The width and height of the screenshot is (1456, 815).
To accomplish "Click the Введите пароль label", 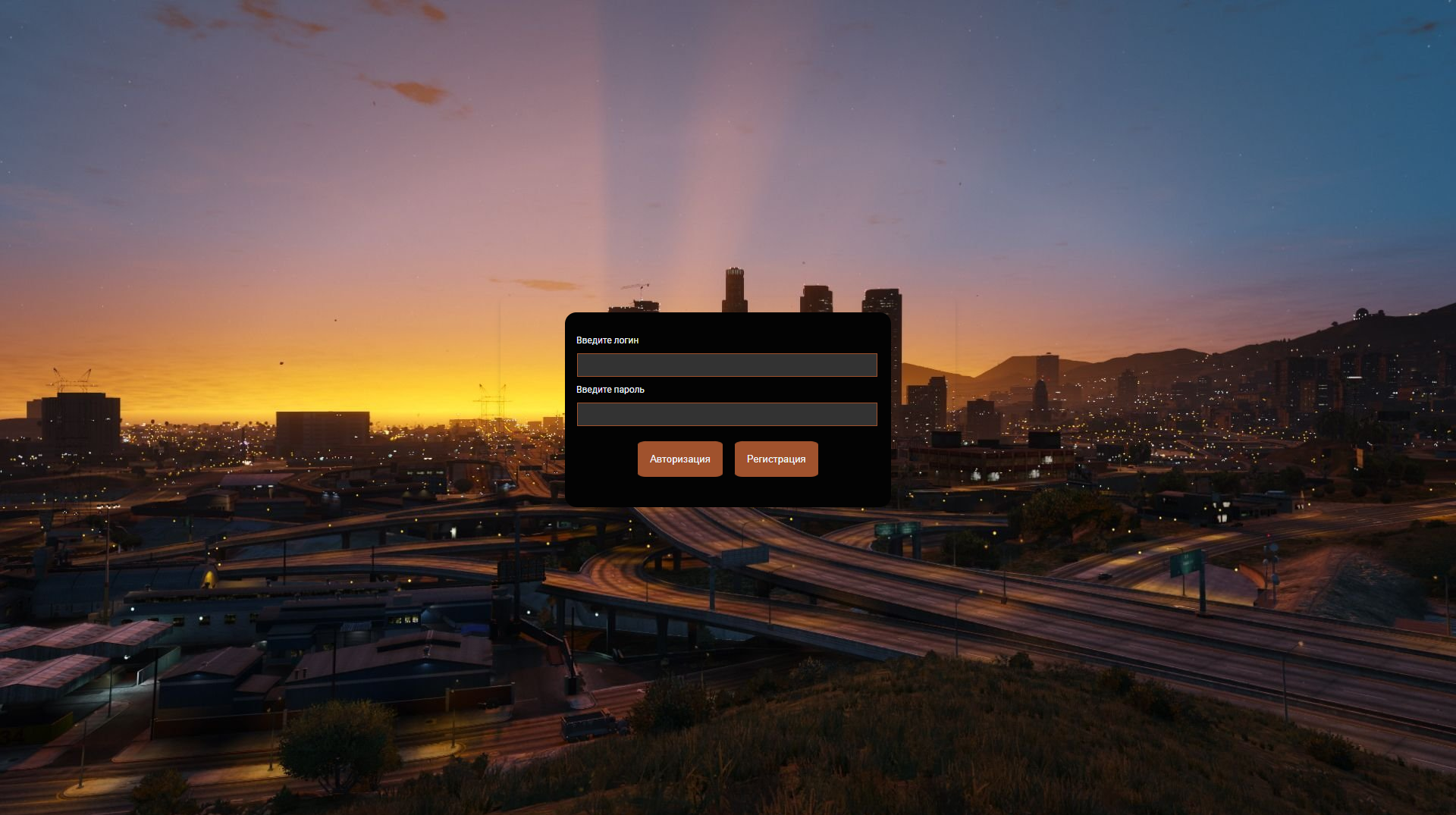I will pos(610,389).
